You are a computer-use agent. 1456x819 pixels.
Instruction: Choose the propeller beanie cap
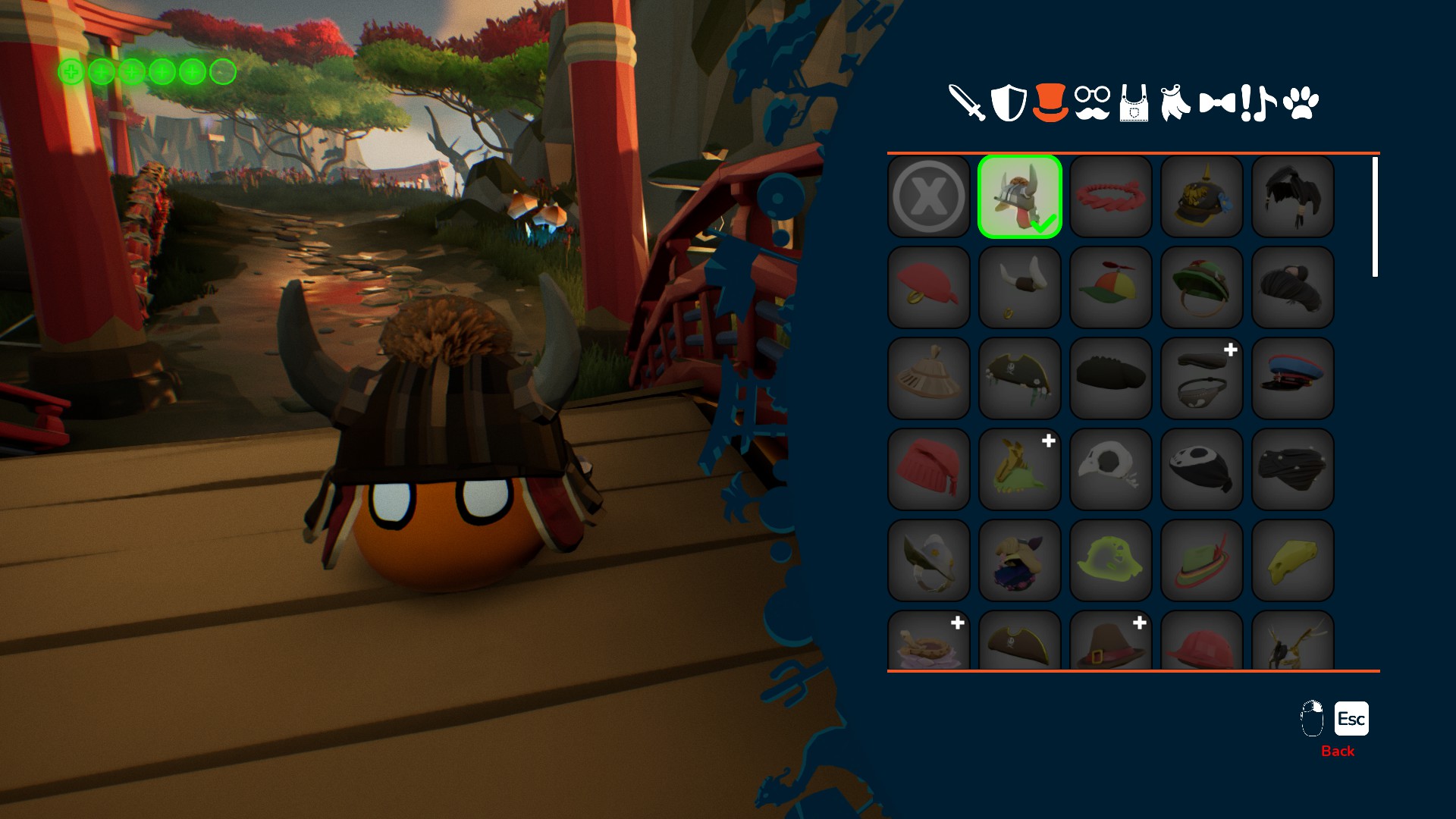point(1111,288)
